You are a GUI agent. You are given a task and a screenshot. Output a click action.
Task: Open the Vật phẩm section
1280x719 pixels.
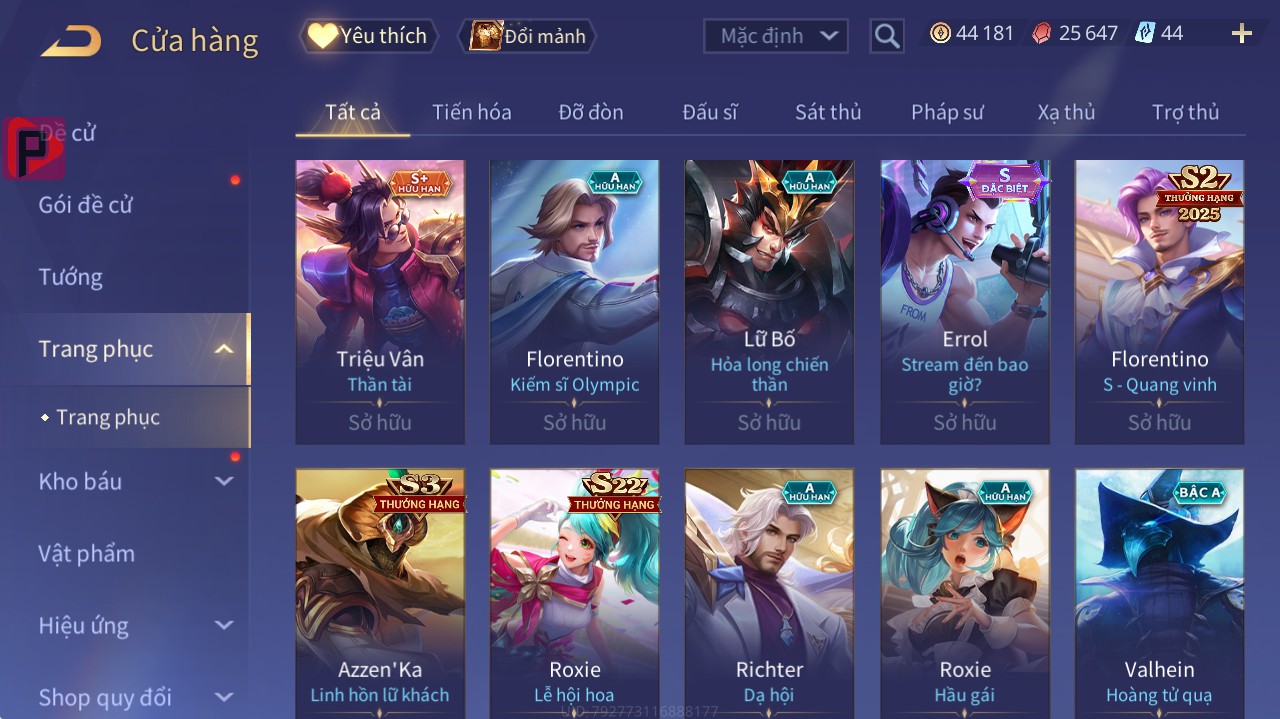coord(87,554)
